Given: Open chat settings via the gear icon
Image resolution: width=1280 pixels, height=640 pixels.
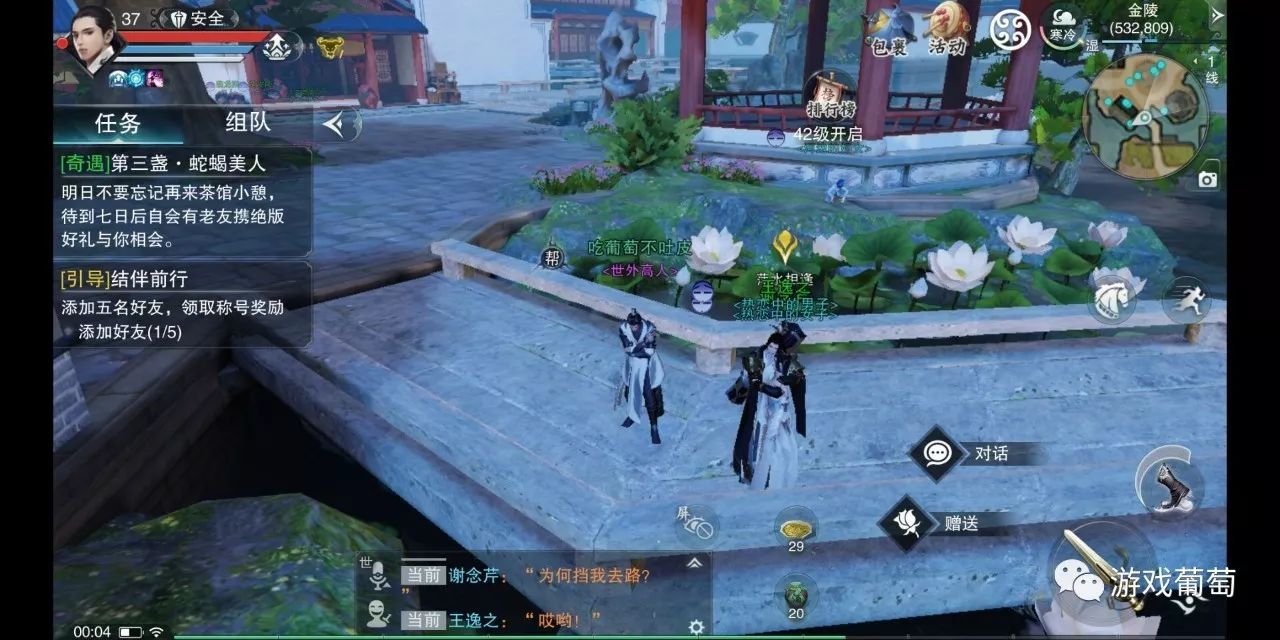Looking at the screenshot, I should (696, 627).
